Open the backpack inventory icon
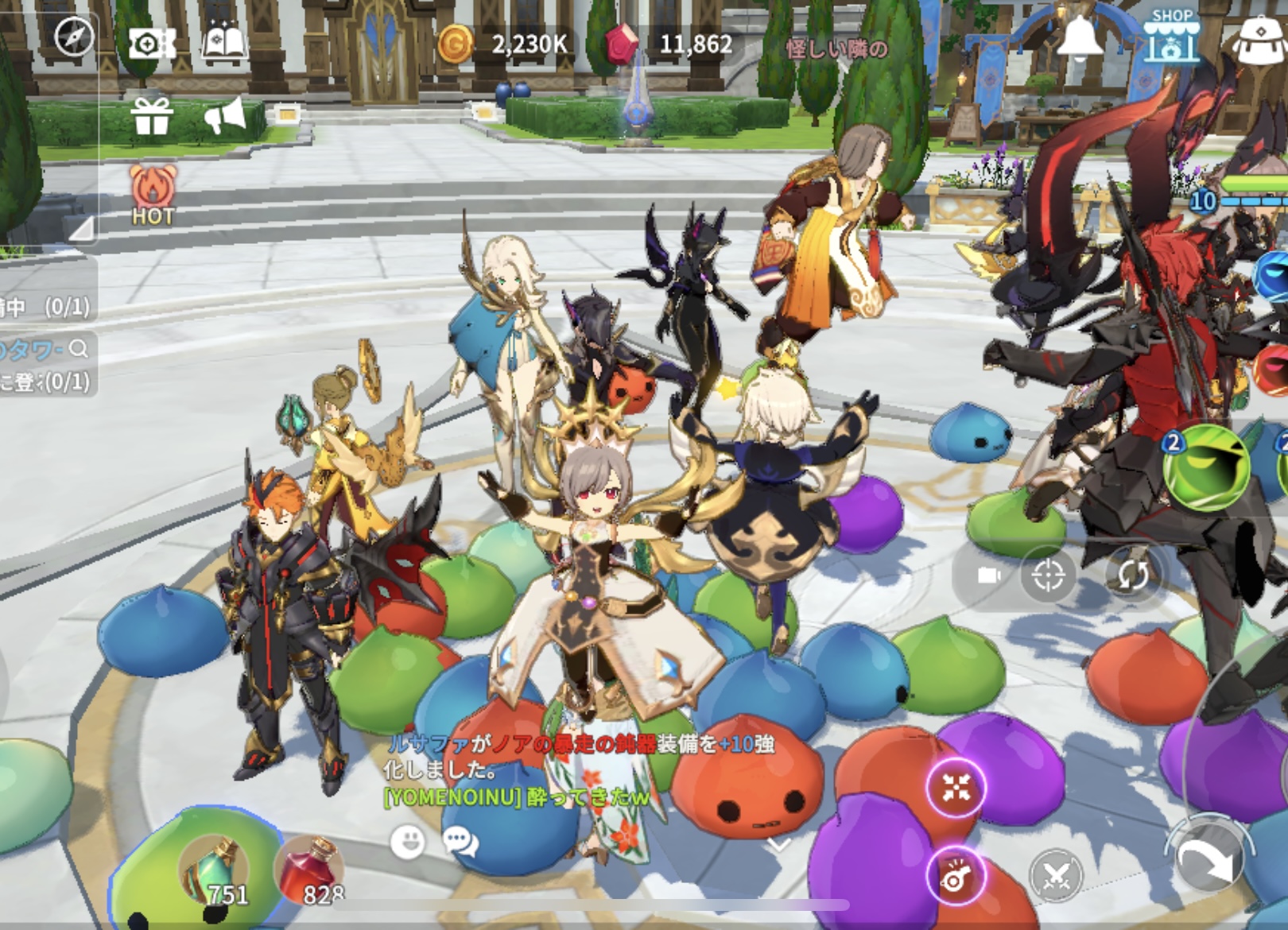This screenshot has height=930, width=1288. click(x=1263, y=40)
